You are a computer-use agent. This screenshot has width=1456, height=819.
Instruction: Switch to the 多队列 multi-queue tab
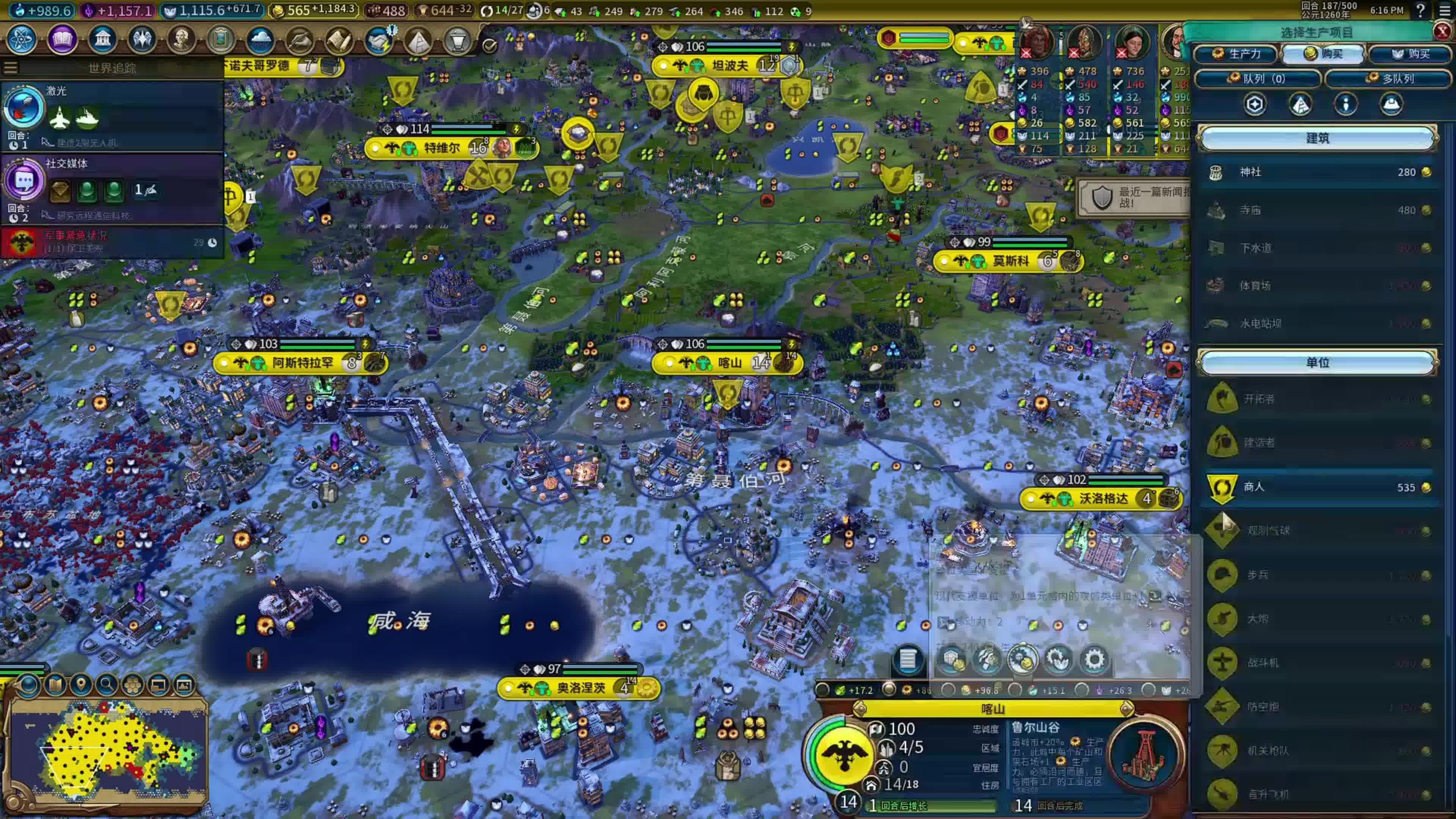pyautogui.click(x=1389, y=78)
